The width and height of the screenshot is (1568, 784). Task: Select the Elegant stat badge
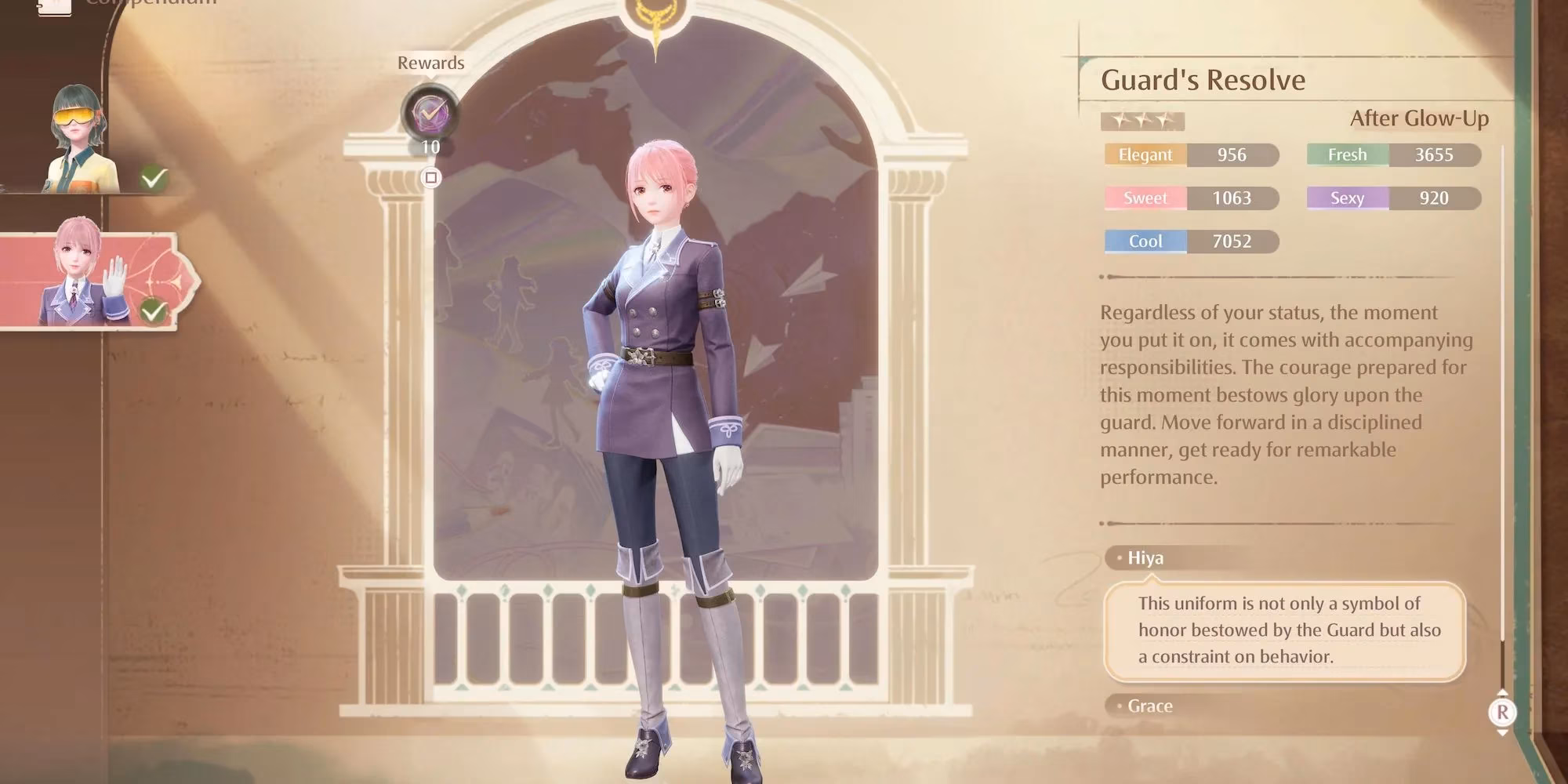point(1144,154)
